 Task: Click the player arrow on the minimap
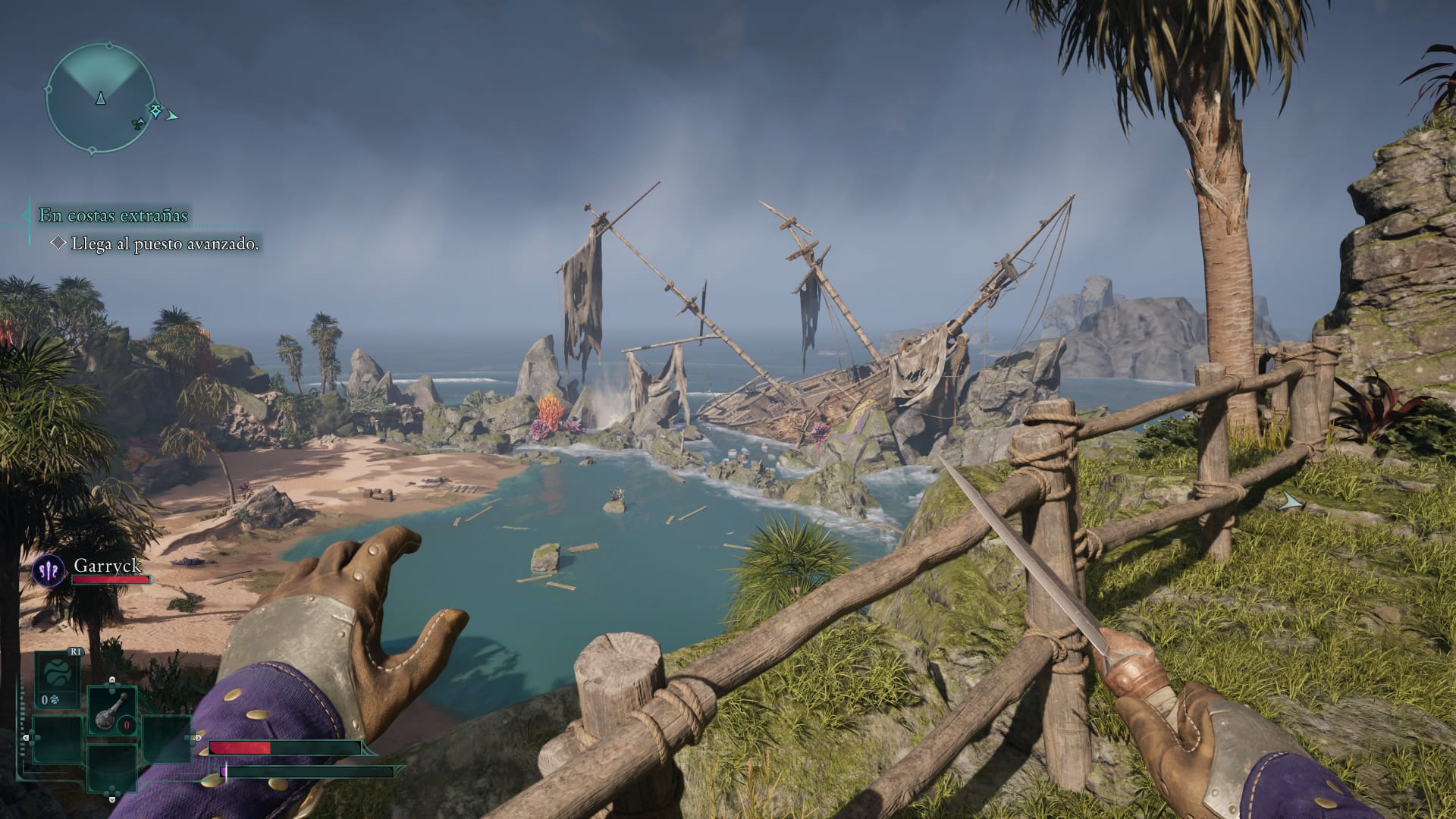(x=100, y=98)
